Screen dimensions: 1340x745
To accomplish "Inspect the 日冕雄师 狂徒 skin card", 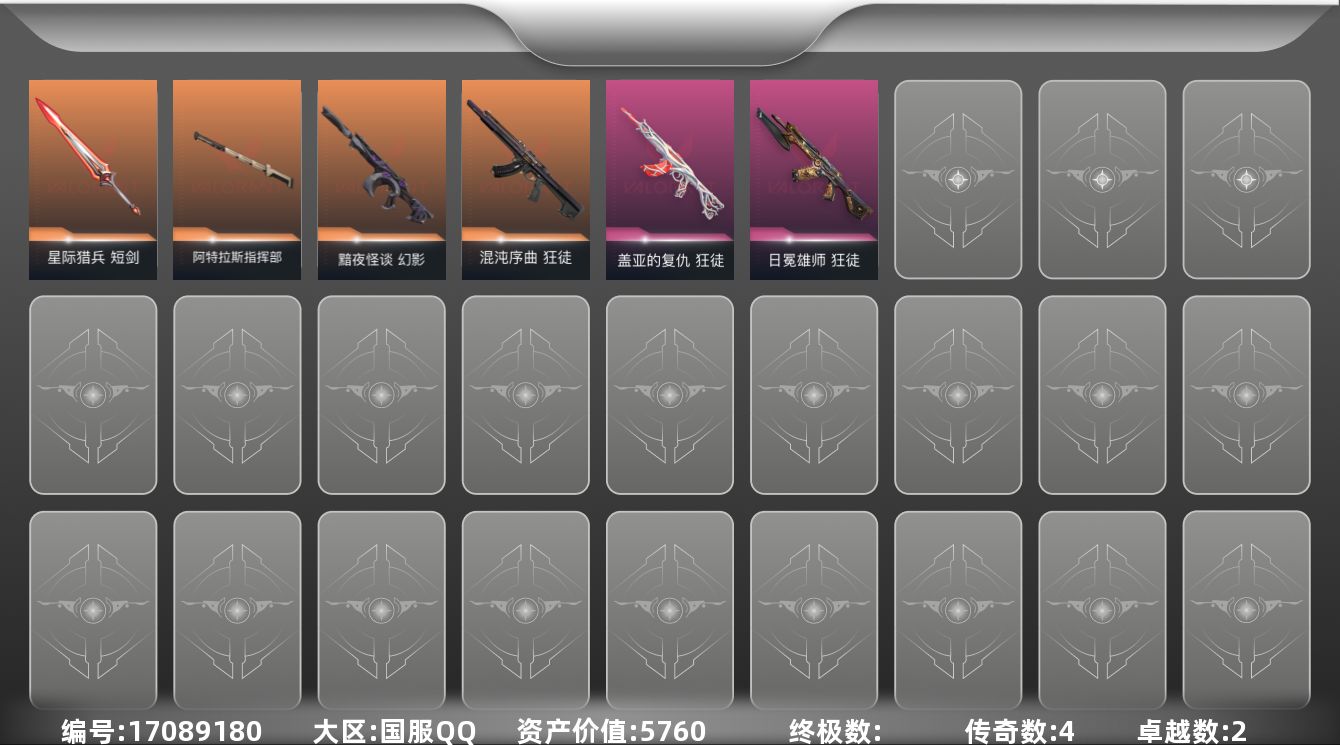I will (813, 178).
